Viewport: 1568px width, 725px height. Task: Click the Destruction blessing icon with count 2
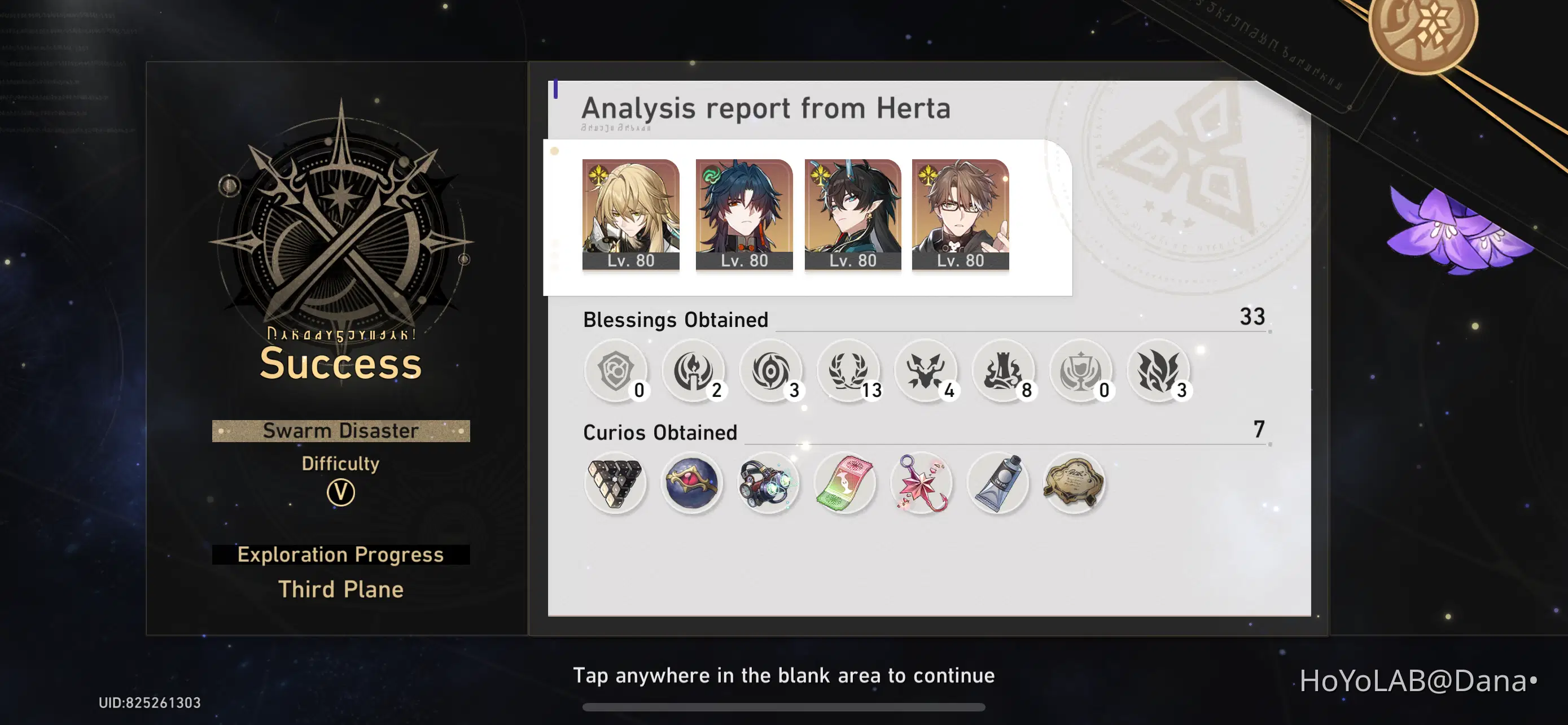click(x=694, y=372)
